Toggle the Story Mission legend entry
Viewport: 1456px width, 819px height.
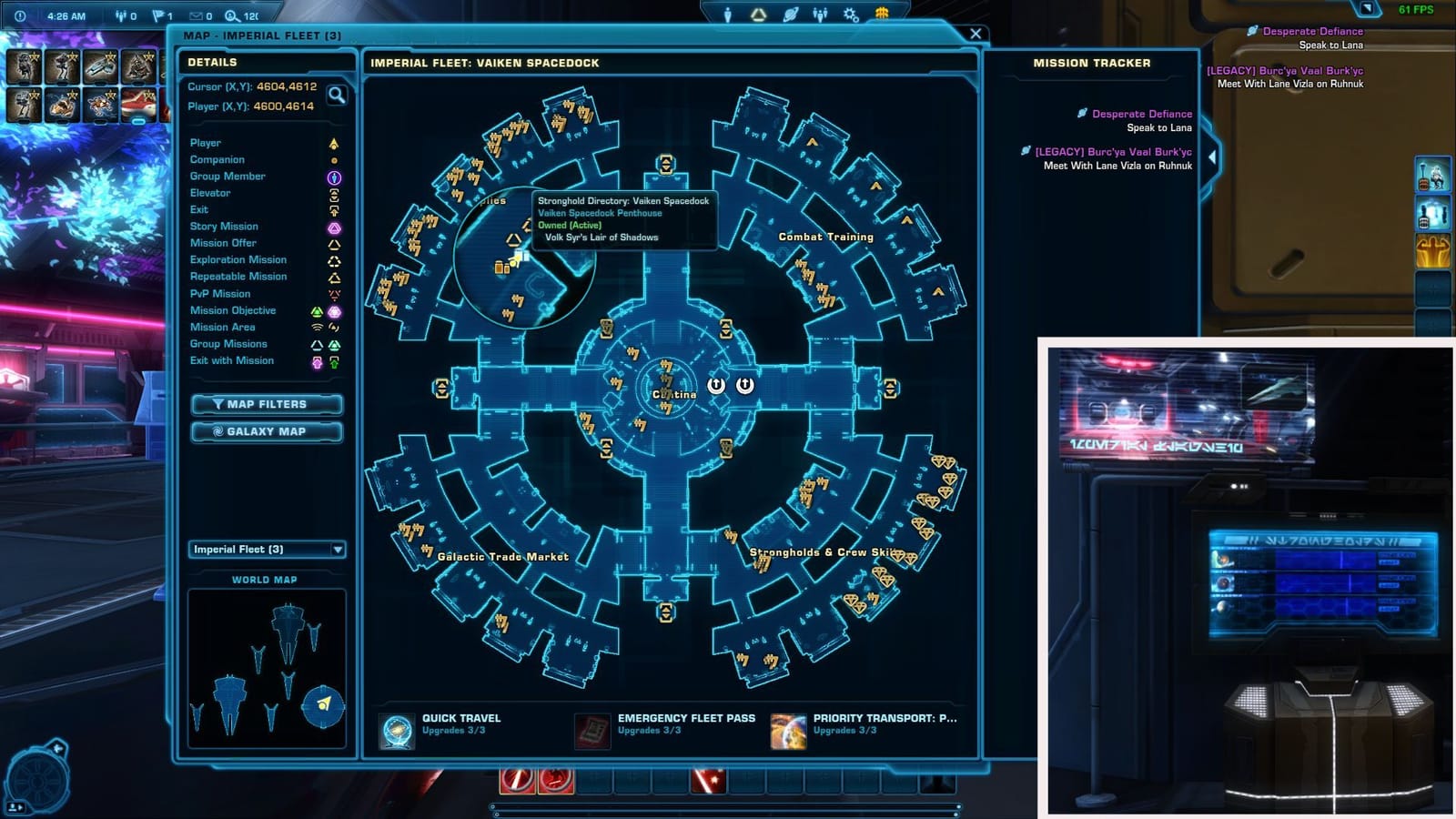[223, 226]
